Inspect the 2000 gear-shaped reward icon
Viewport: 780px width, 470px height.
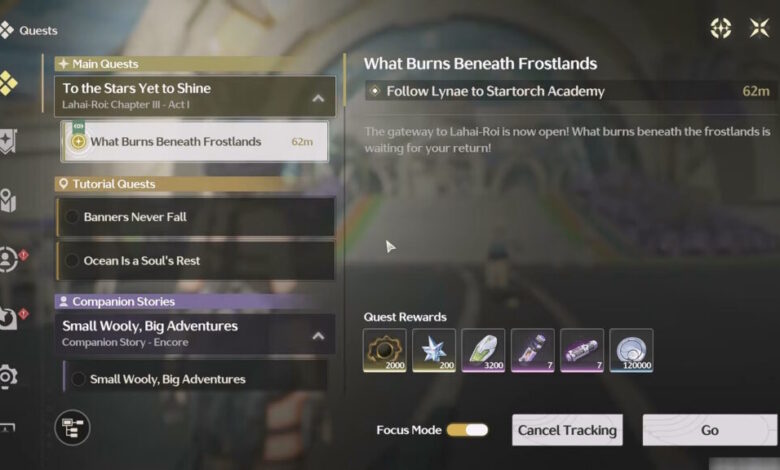point(385,351)
